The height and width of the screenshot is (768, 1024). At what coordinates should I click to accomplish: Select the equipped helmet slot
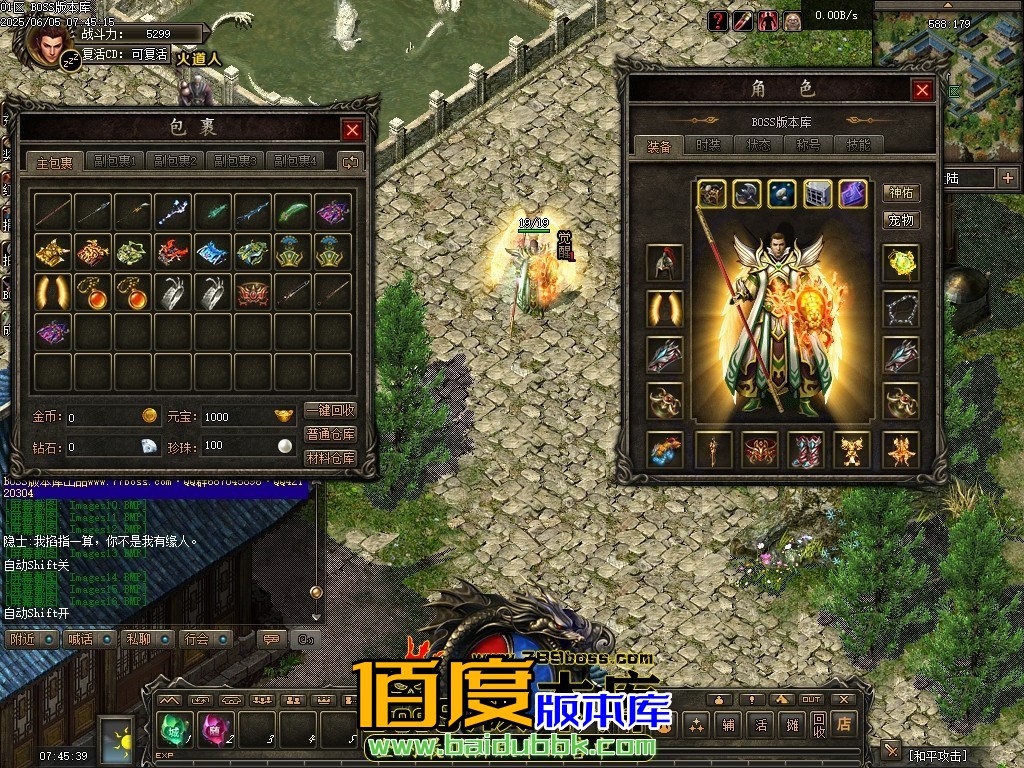664,263
